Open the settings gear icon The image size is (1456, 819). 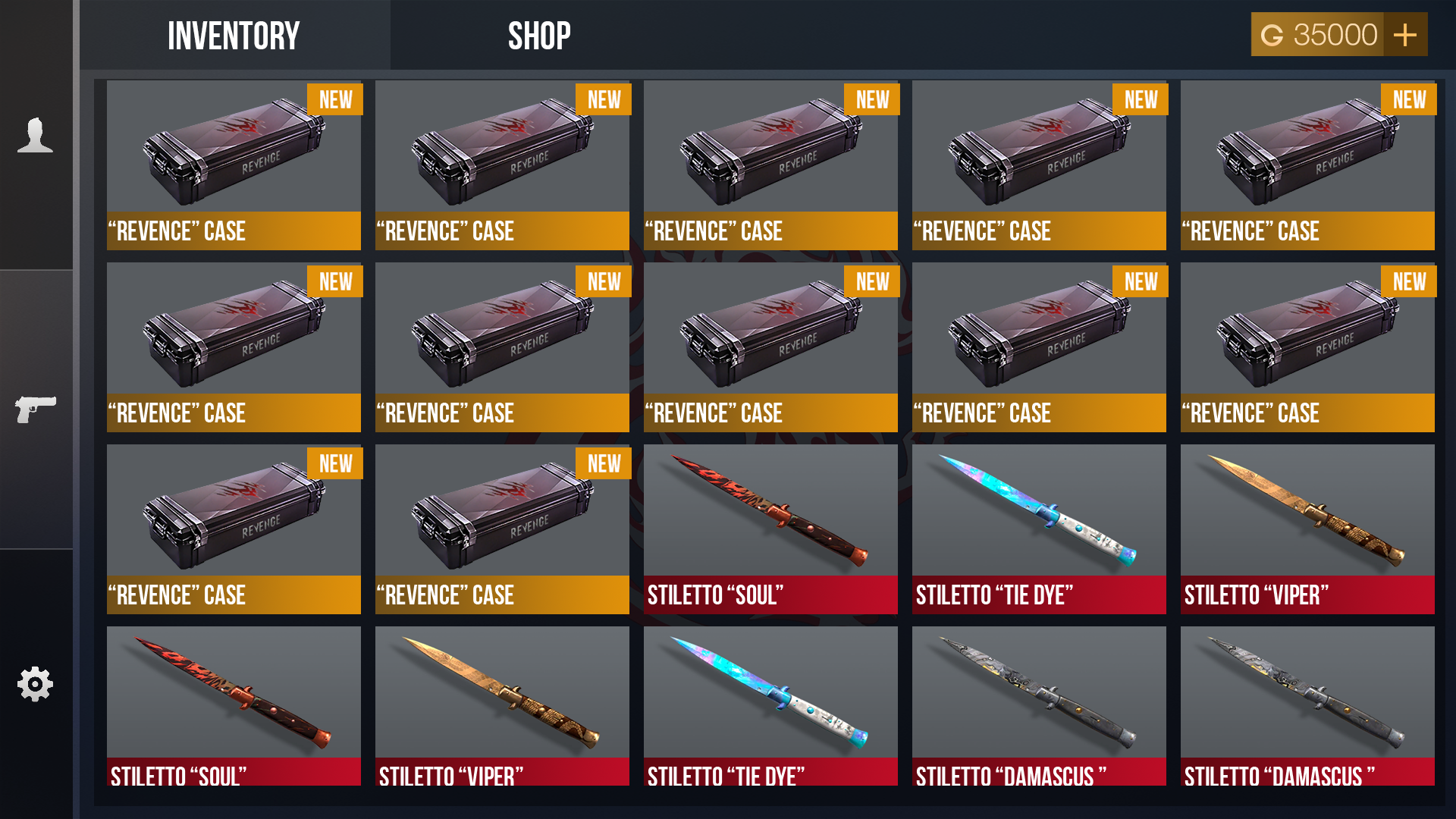coord(36,682)
